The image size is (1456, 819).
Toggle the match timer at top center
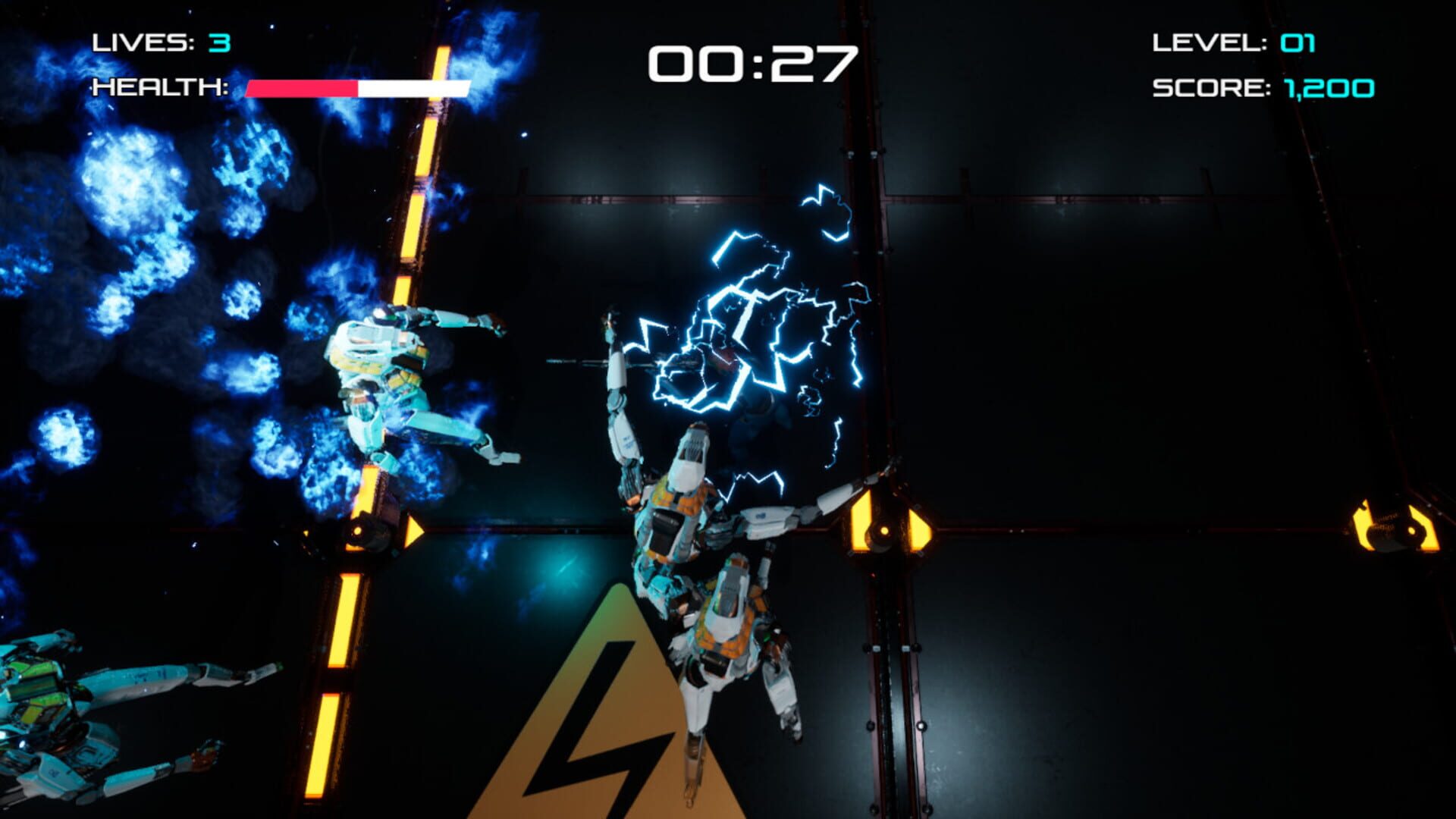751,64
